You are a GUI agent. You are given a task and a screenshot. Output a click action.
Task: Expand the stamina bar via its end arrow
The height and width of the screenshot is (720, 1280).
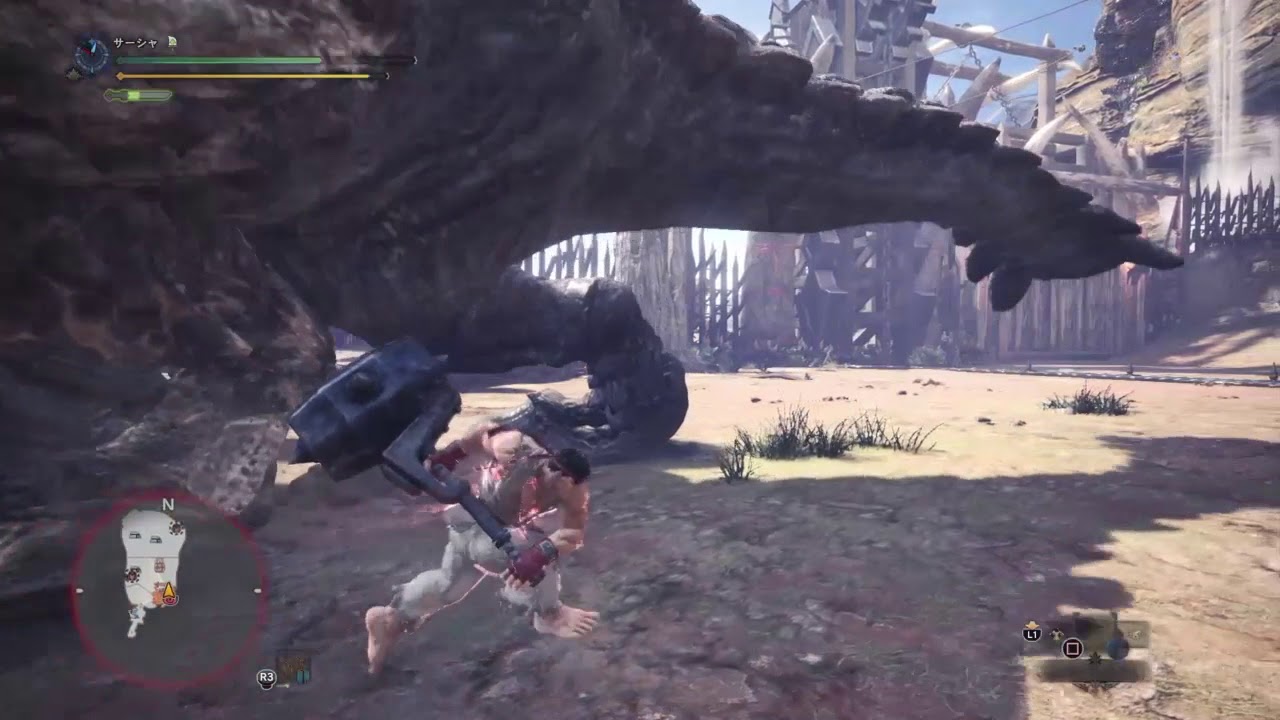pyautogui.click(x=388, y=76)
